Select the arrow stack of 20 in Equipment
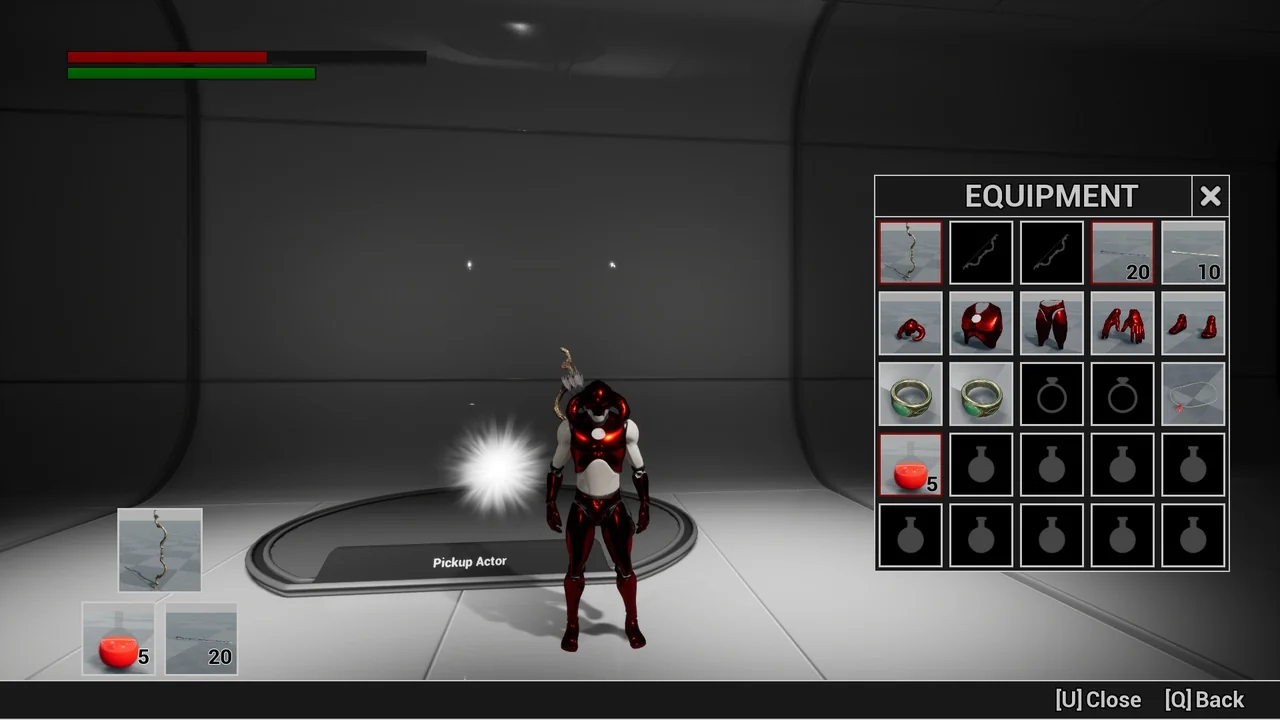Viewport: 1280px width, 720px height. [1122, 253]
